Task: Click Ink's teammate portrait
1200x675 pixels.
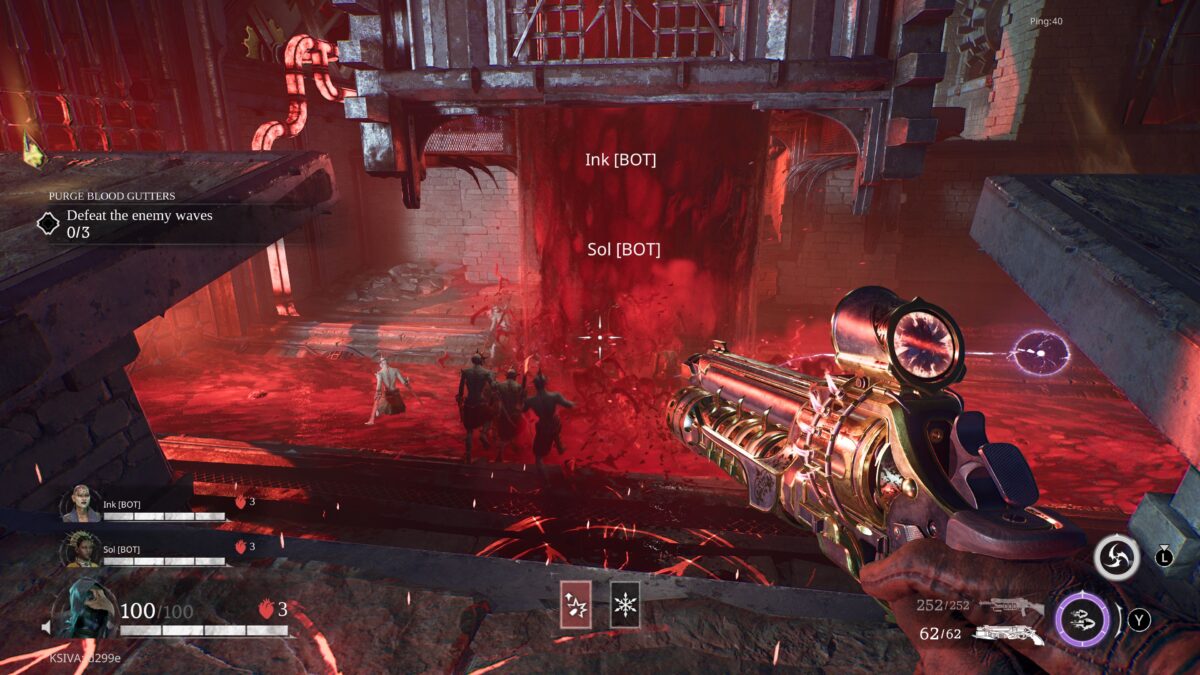Action: tap(81, 504)
